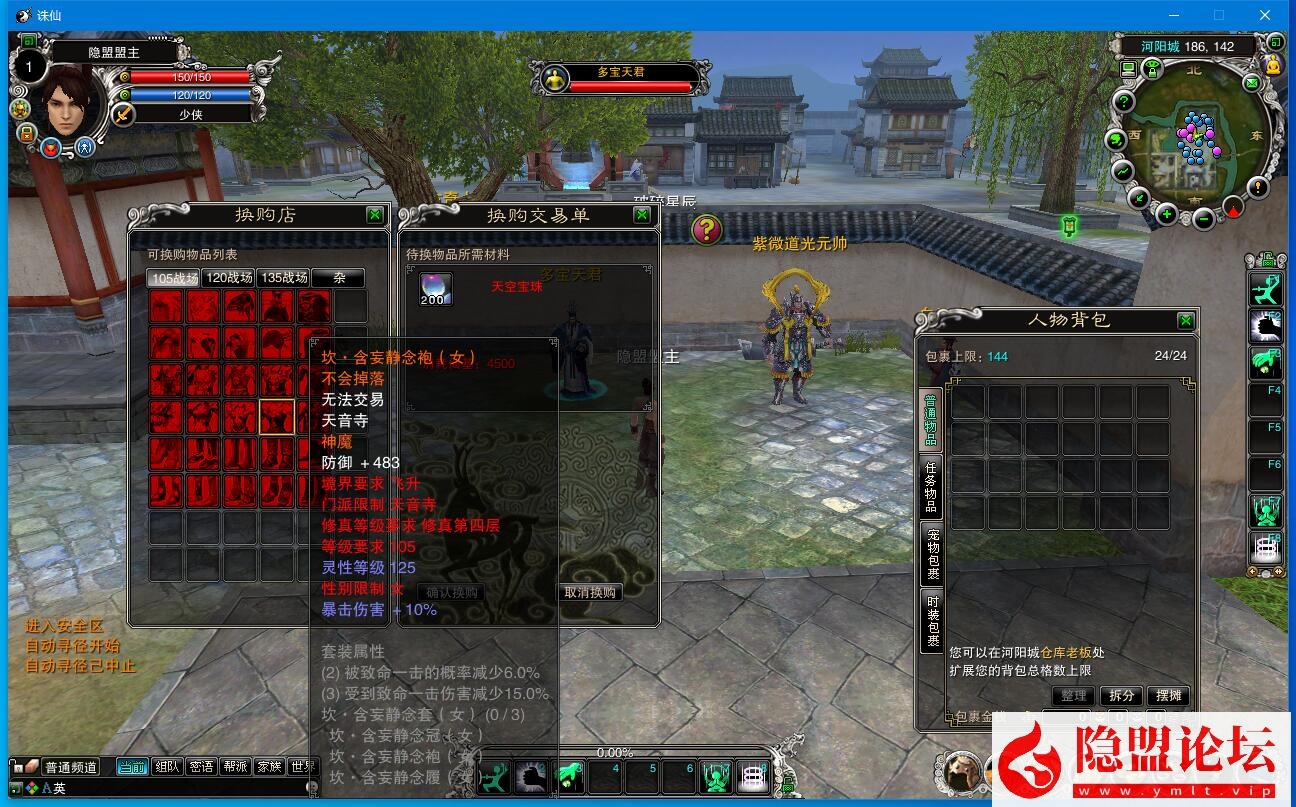Open a stall with the 摆摊 button
The image size is (1296, 807).
[1168, 695]
